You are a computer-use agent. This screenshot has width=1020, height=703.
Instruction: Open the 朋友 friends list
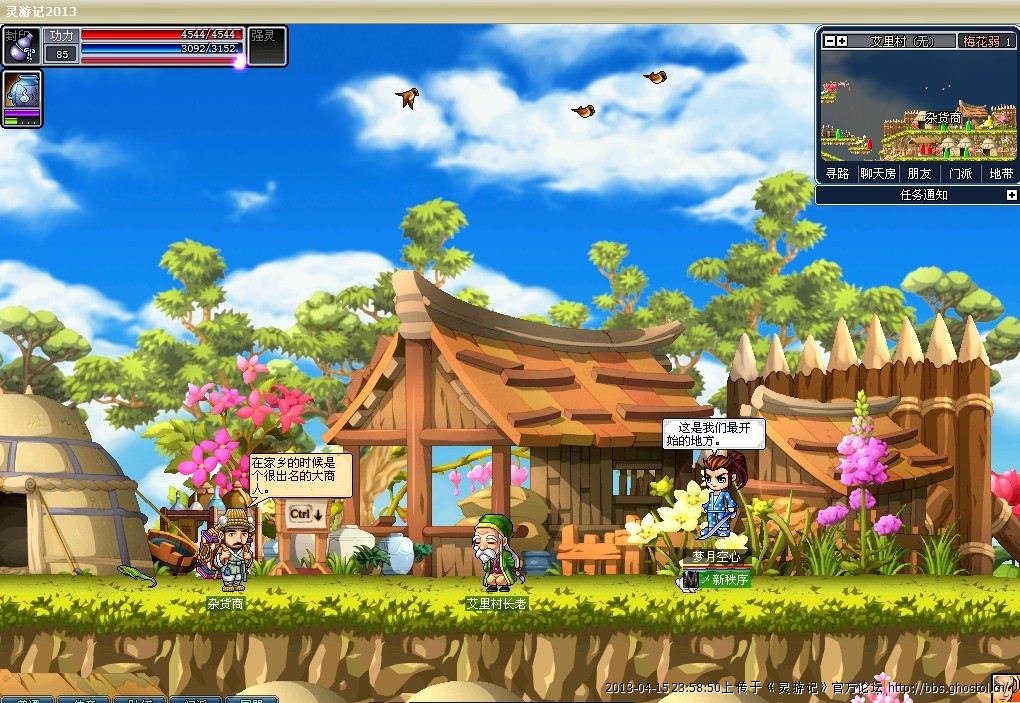click(x=919, y=173)
